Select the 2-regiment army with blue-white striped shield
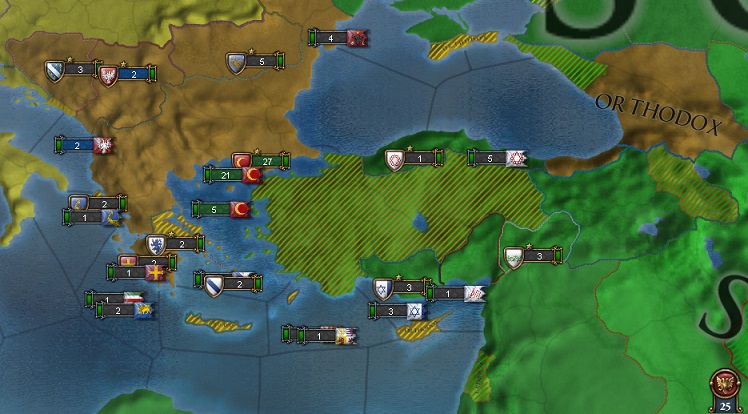The width and height of the screenshot is (748, 414). pos(229,283)
